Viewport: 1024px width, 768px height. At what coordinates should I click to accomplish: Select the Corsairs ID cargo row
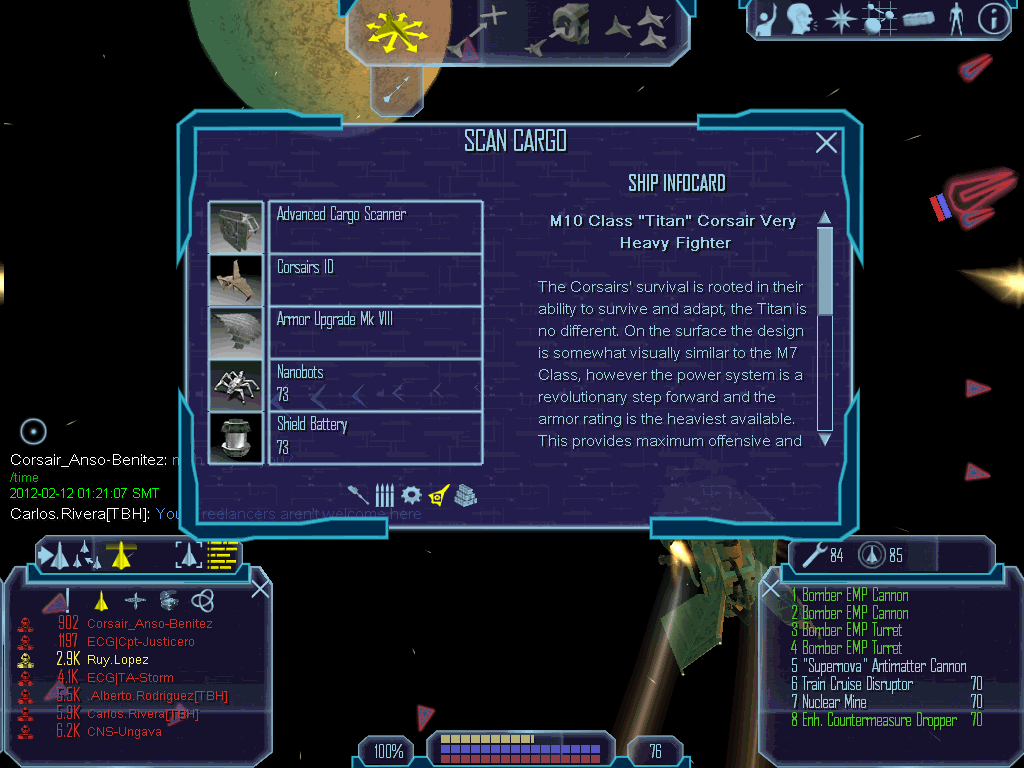click(375, 279)
